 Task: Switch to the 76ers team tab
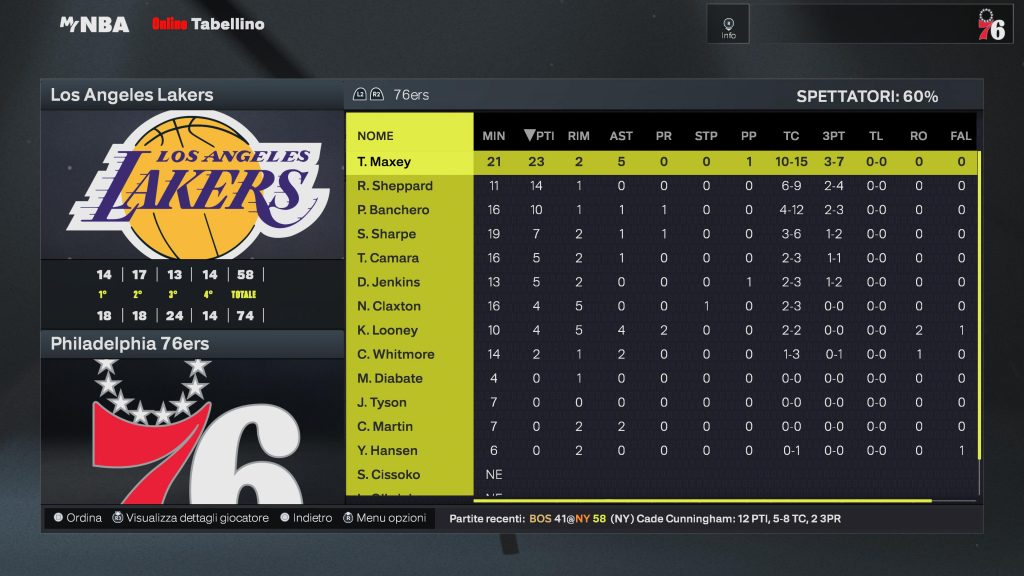411,95
